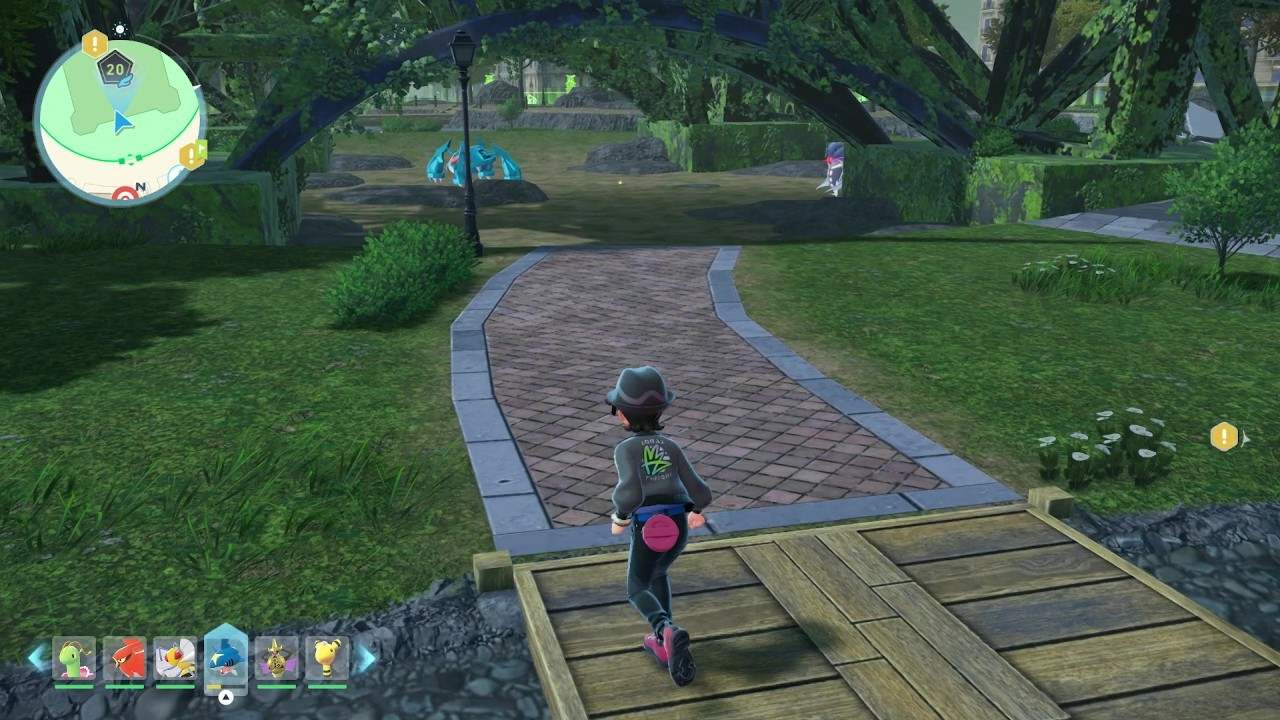1280x720 pixels.
Task: Select the Wild Zone 20 marker on minimap
Action: tap(113, 67)
